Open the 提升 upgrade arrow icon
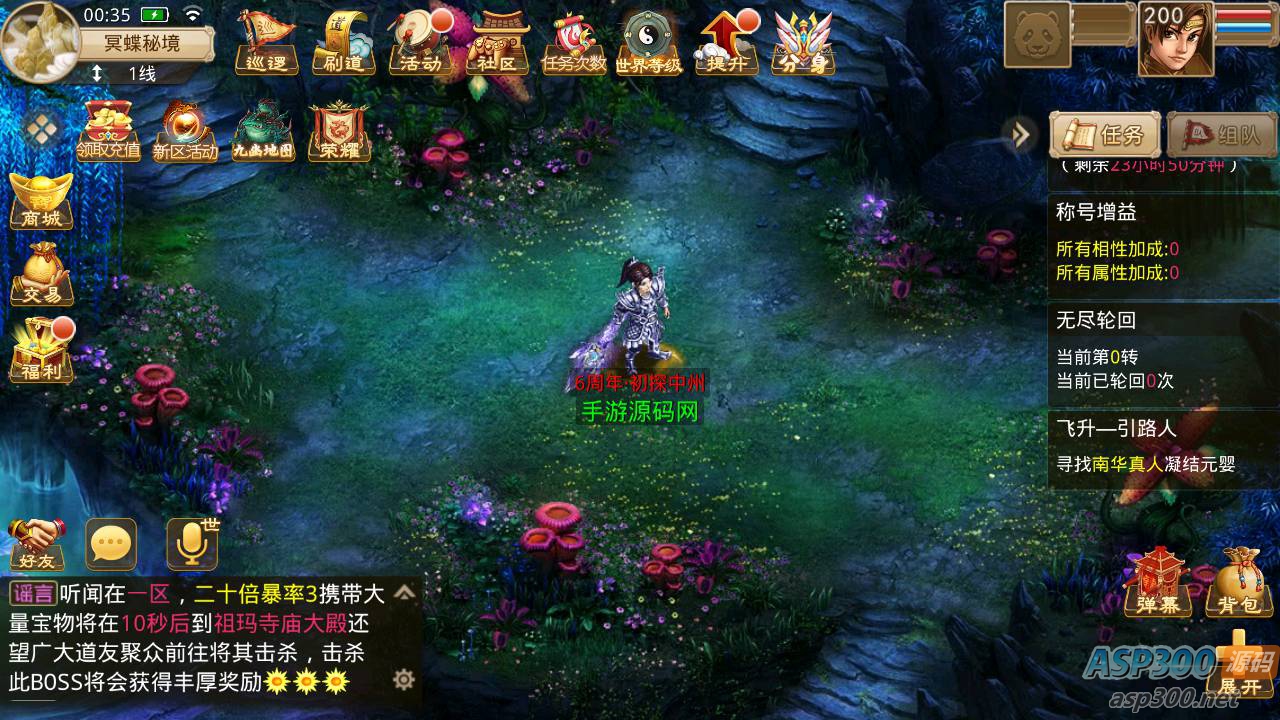Image resolution: width=1280 pixels, height=720 pixels. click(x=727, y=43)
